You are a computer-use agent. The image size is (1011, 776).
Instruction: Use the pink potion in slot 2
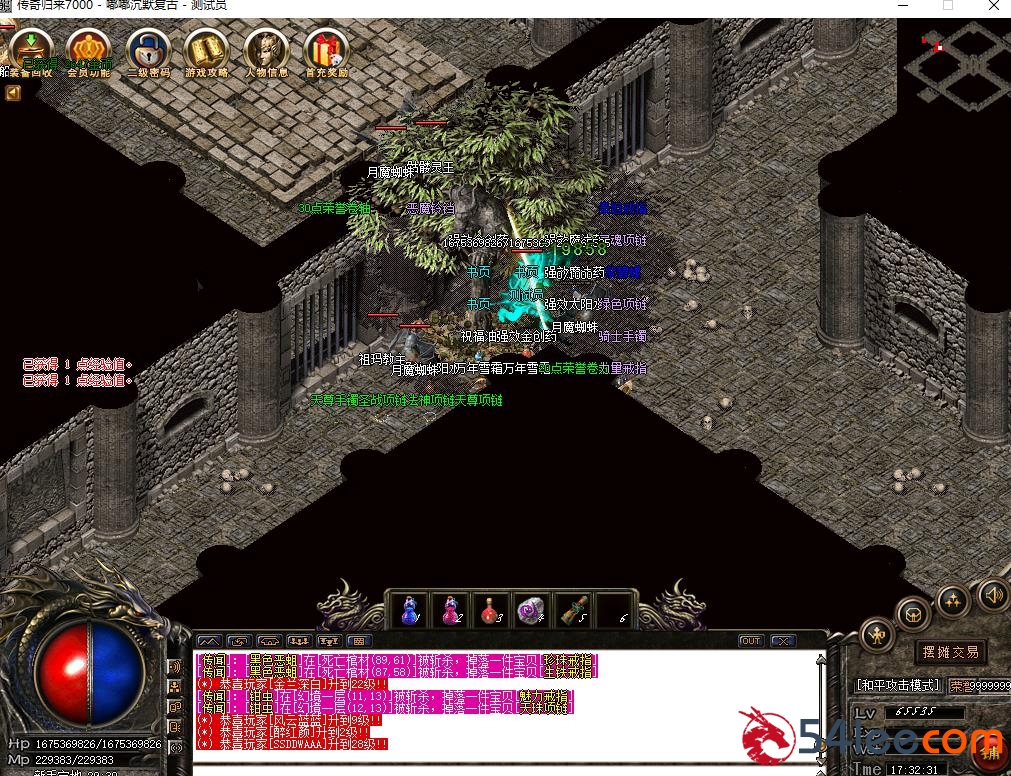click(451, 609)
